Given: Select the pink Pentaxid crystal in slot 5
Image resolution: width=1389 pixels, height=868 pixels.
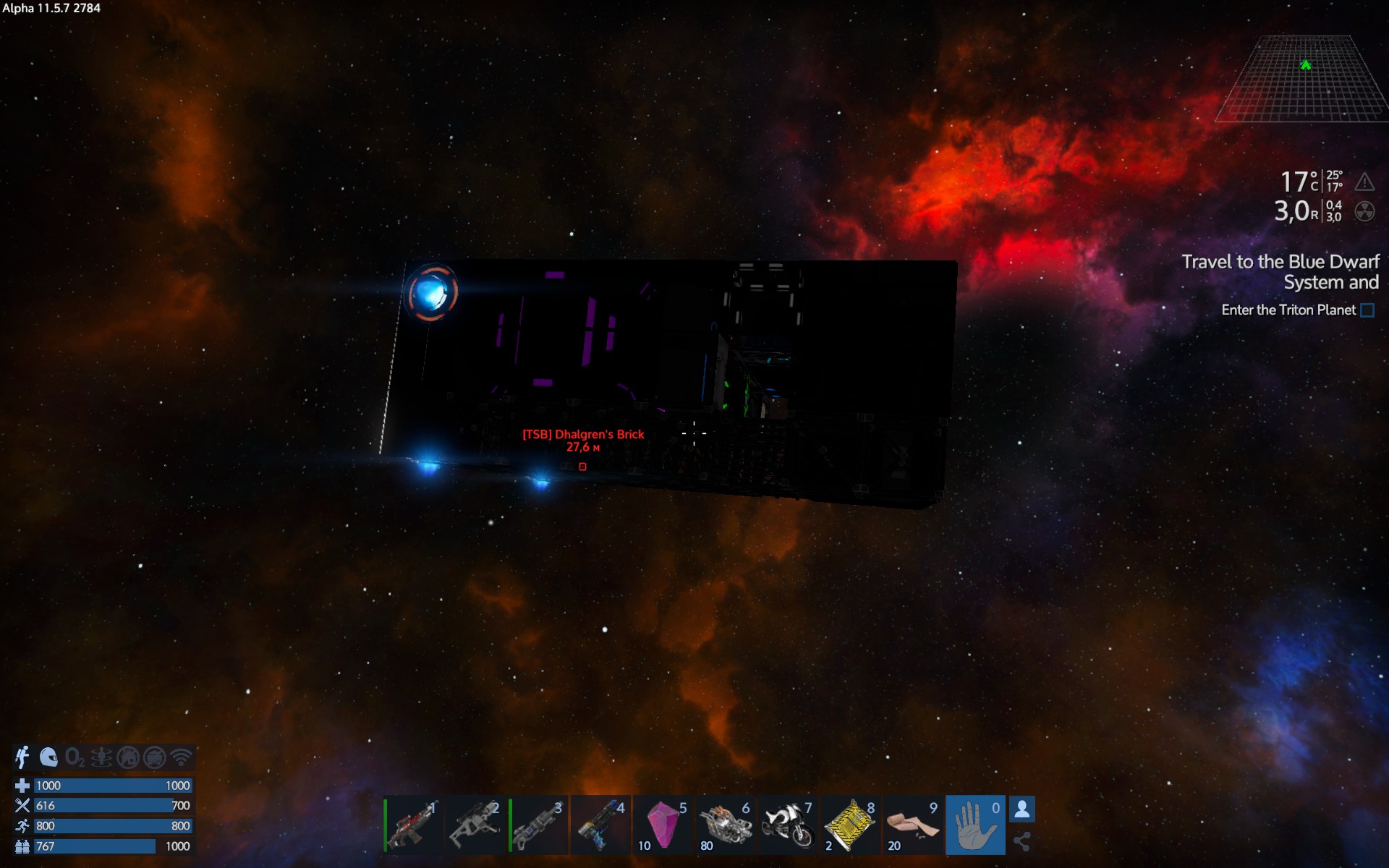Looking at the screenshot, I should 663,825.
